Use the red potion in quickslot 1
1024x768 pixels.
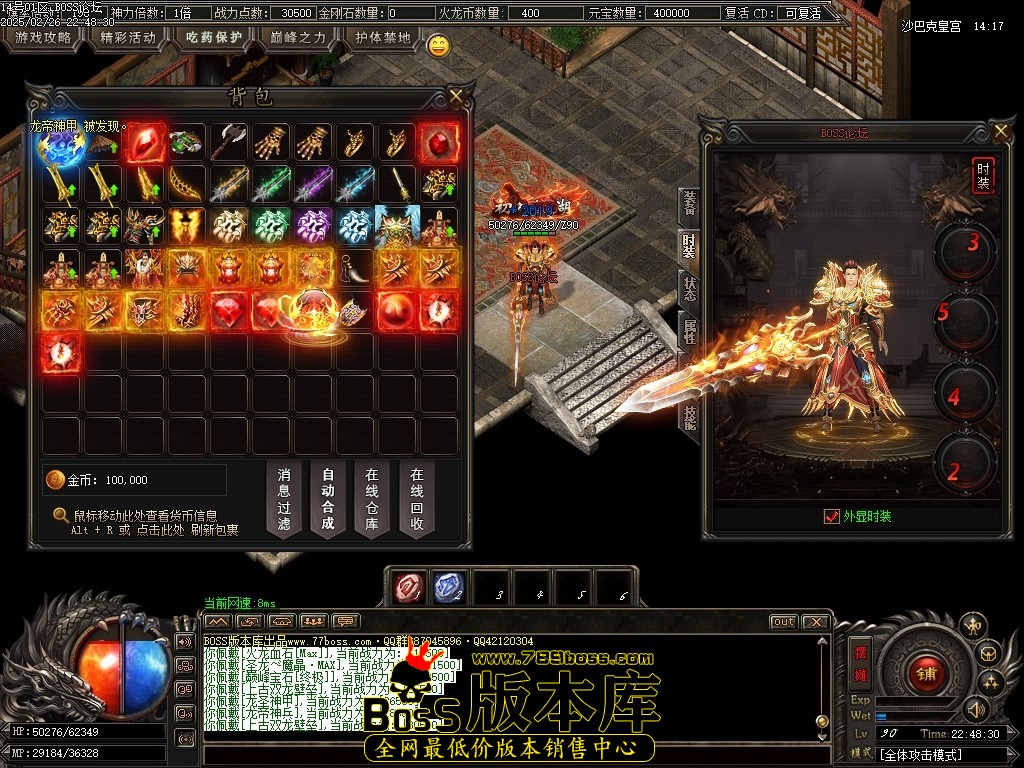[x=407, y=588]
